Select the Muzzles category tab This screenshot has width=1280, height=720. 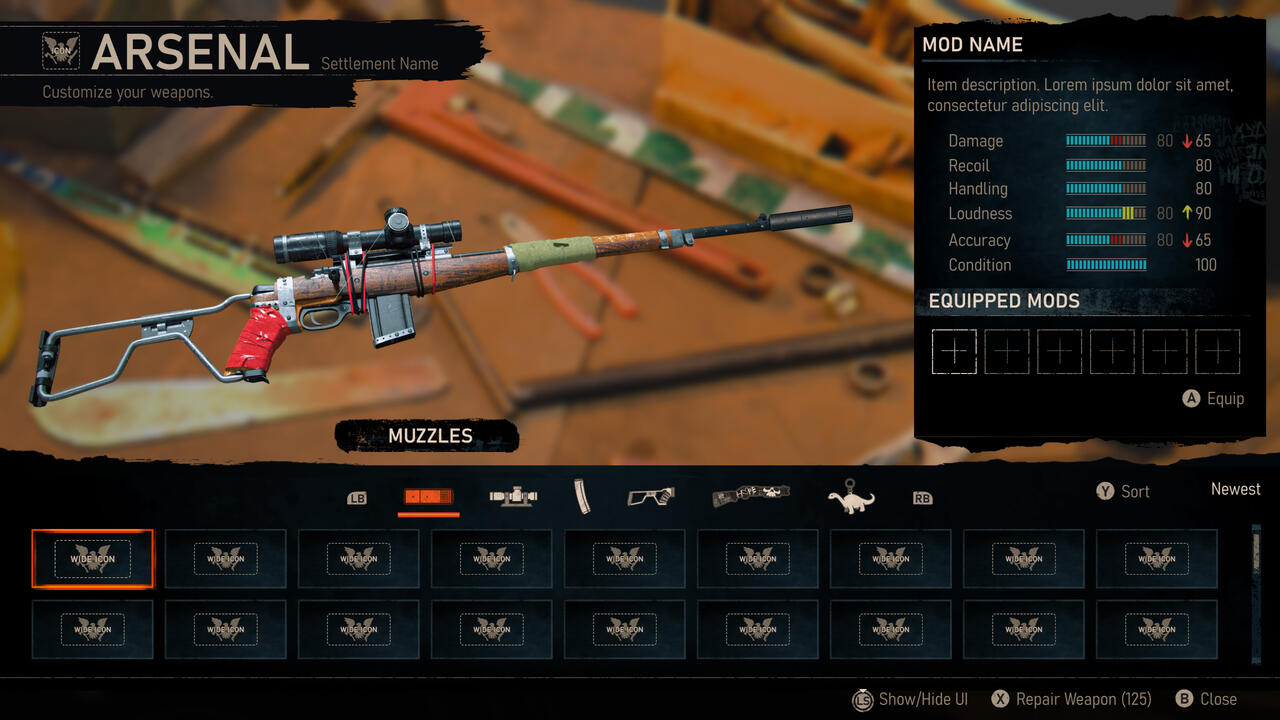tap(428, 496)
